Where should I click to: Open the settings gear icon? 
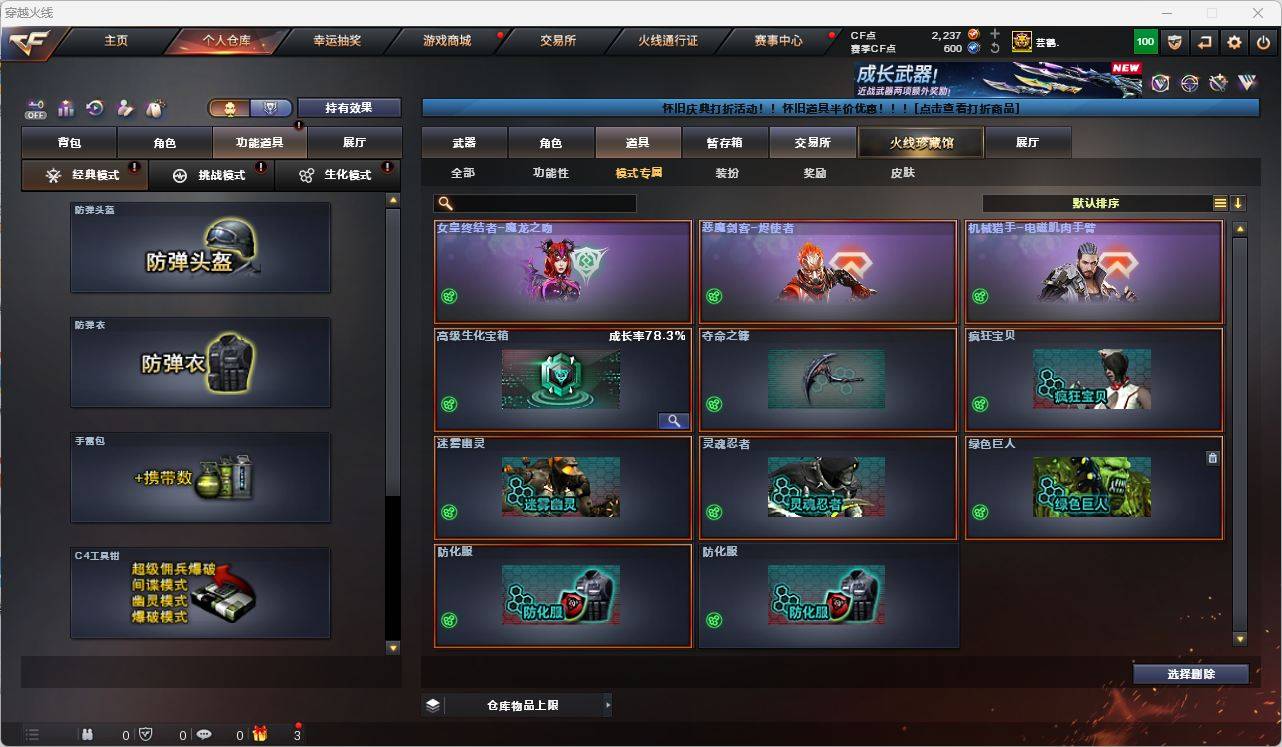[1235, 41]
